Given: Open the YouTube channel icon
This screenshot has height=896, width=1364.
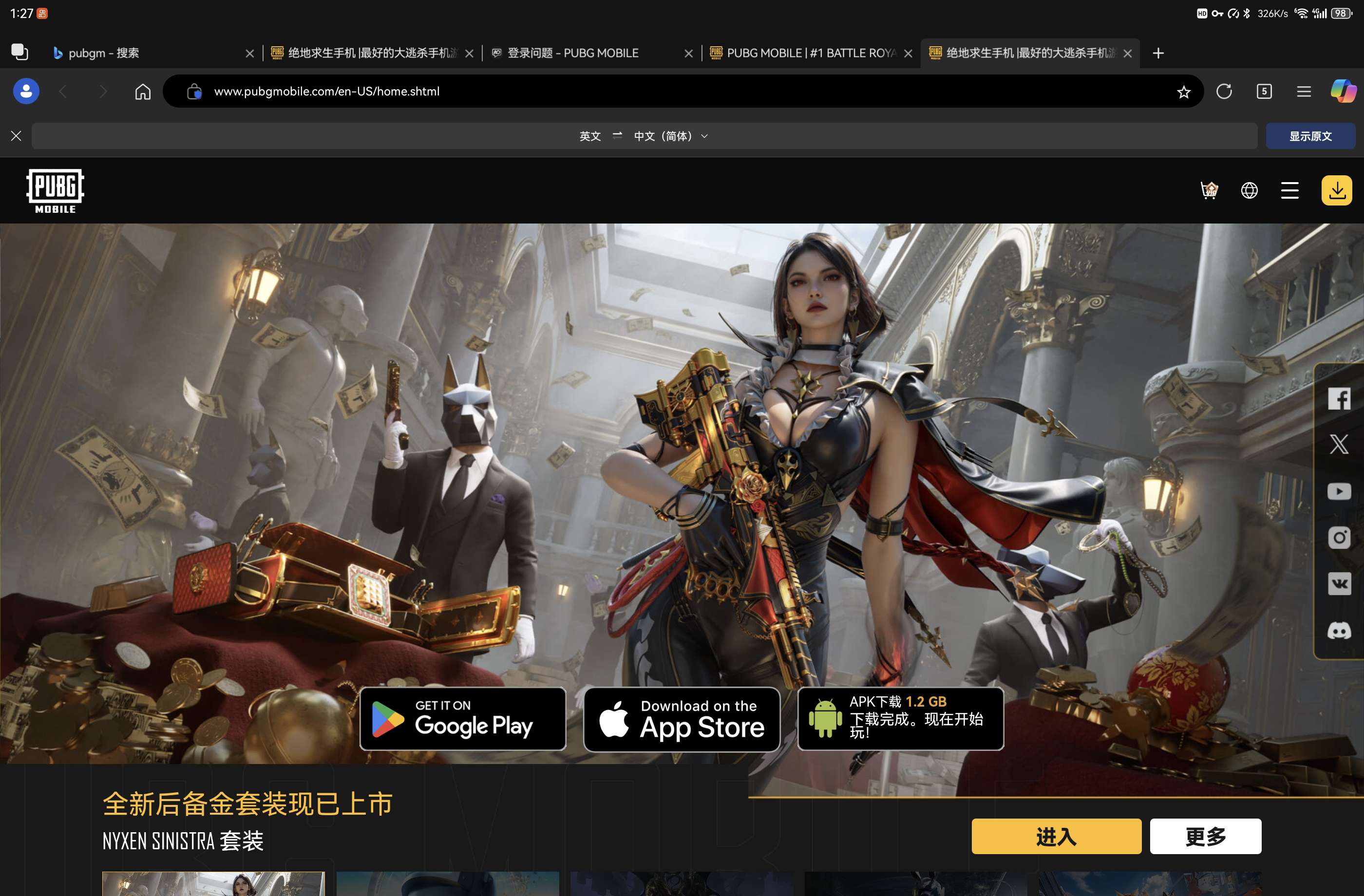Looking at the screenshot, I should click(1339, 491).
